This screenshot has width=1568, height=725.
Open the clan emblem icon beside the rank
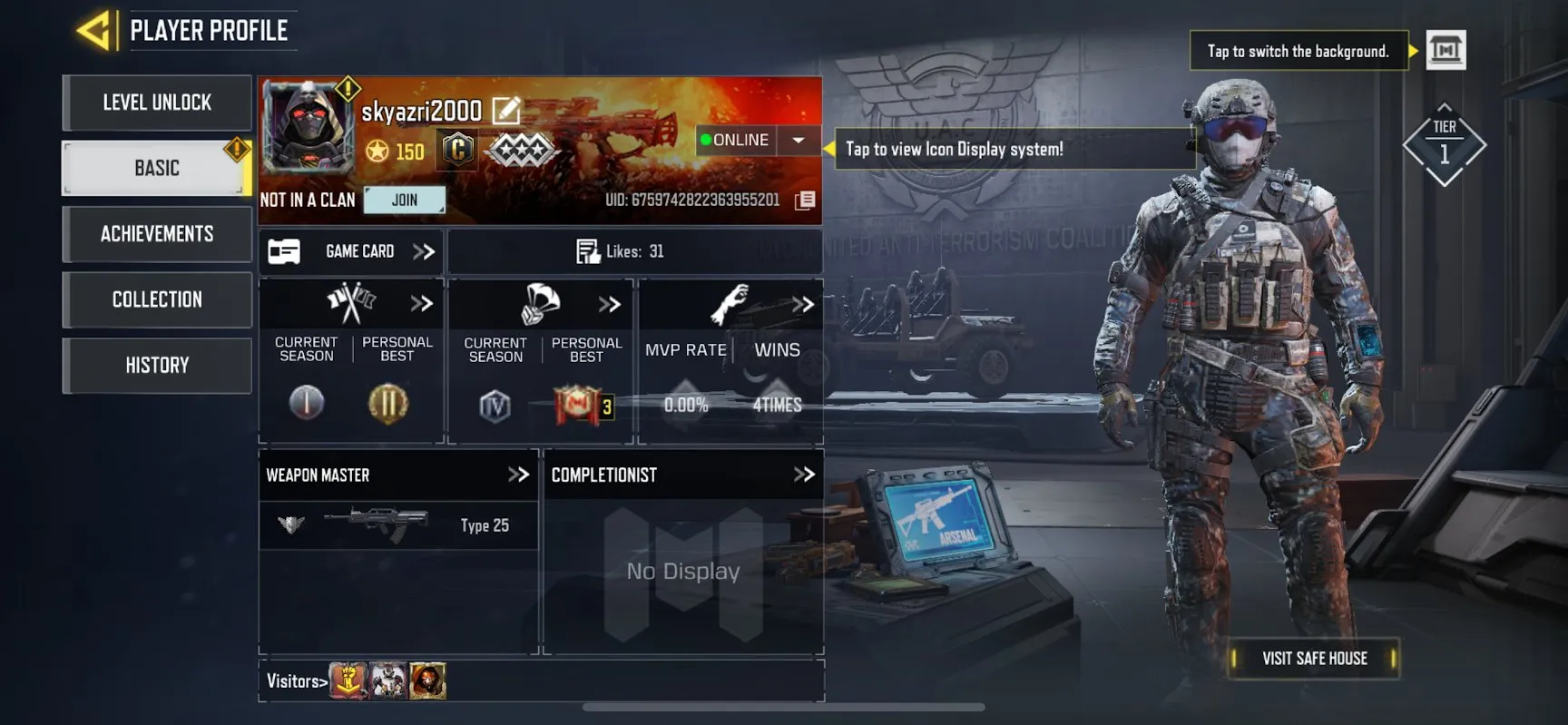coord(456,148)
